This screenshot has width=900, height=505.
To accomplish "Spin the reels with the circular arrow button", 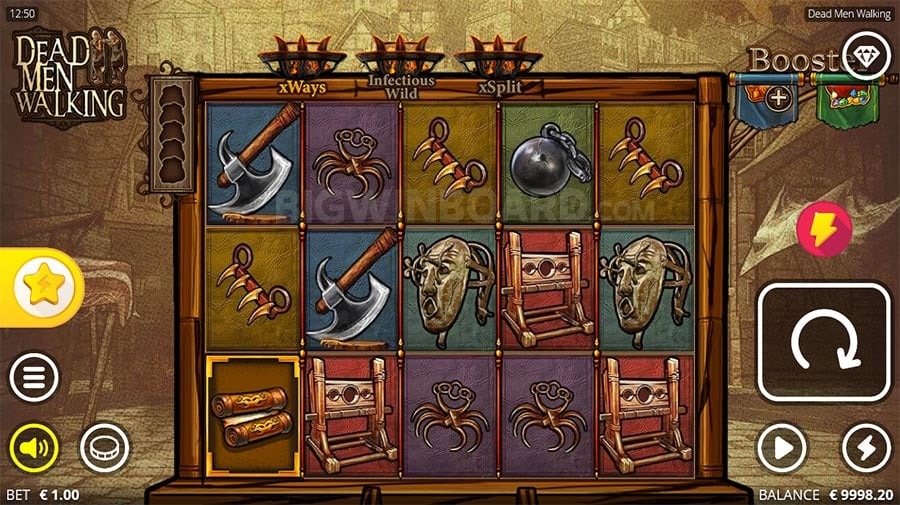I will [824, 342].
